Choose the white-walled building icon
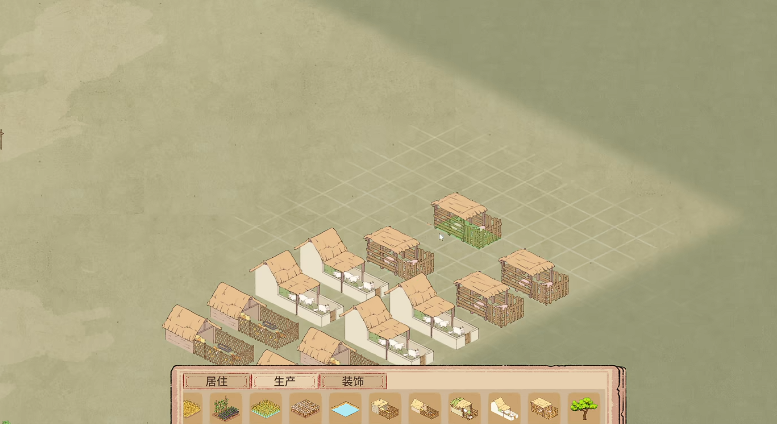The image size is (777, 424). [x=503, y=408]
